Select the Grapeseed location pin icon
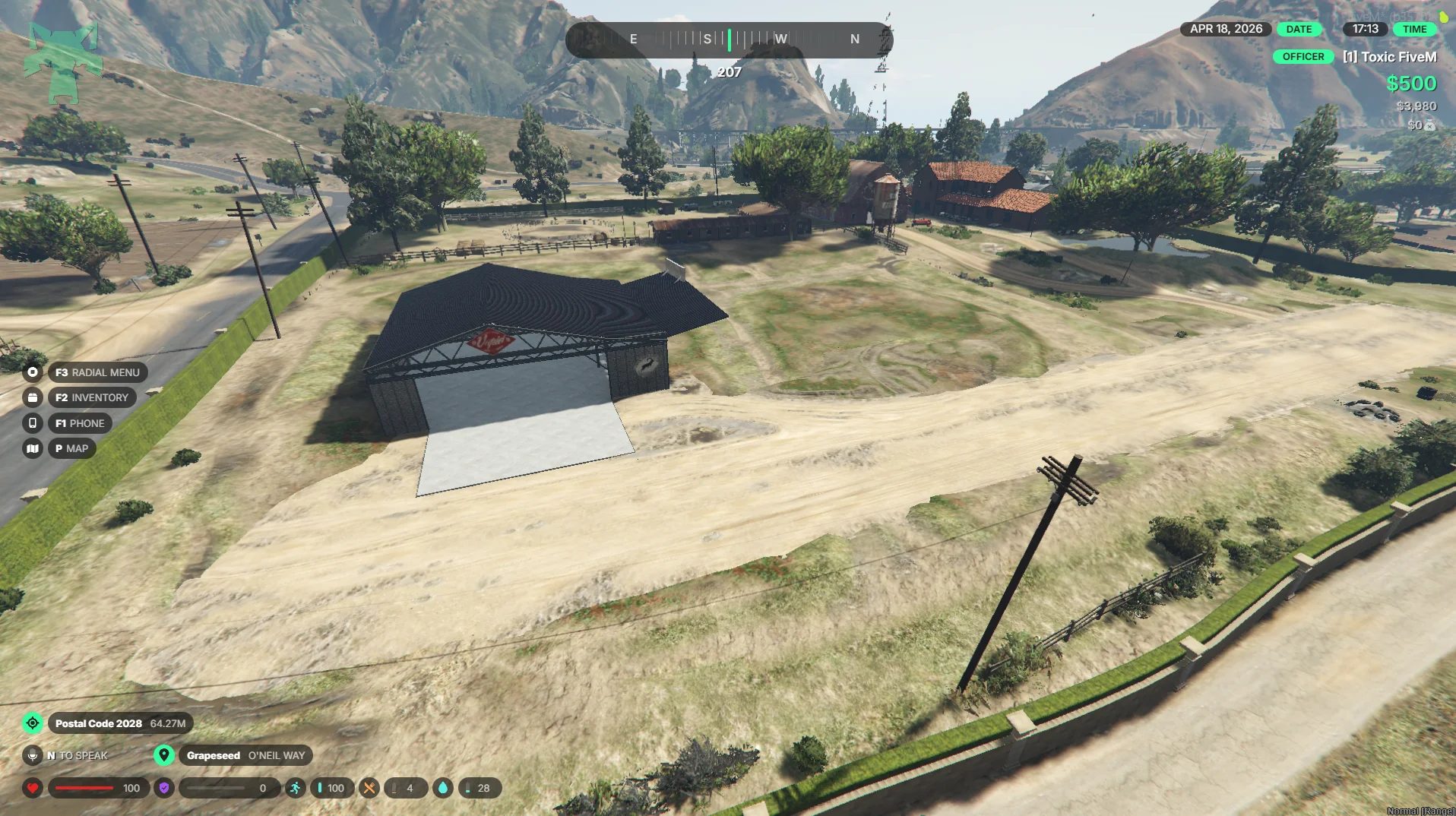 pos(164,755)
